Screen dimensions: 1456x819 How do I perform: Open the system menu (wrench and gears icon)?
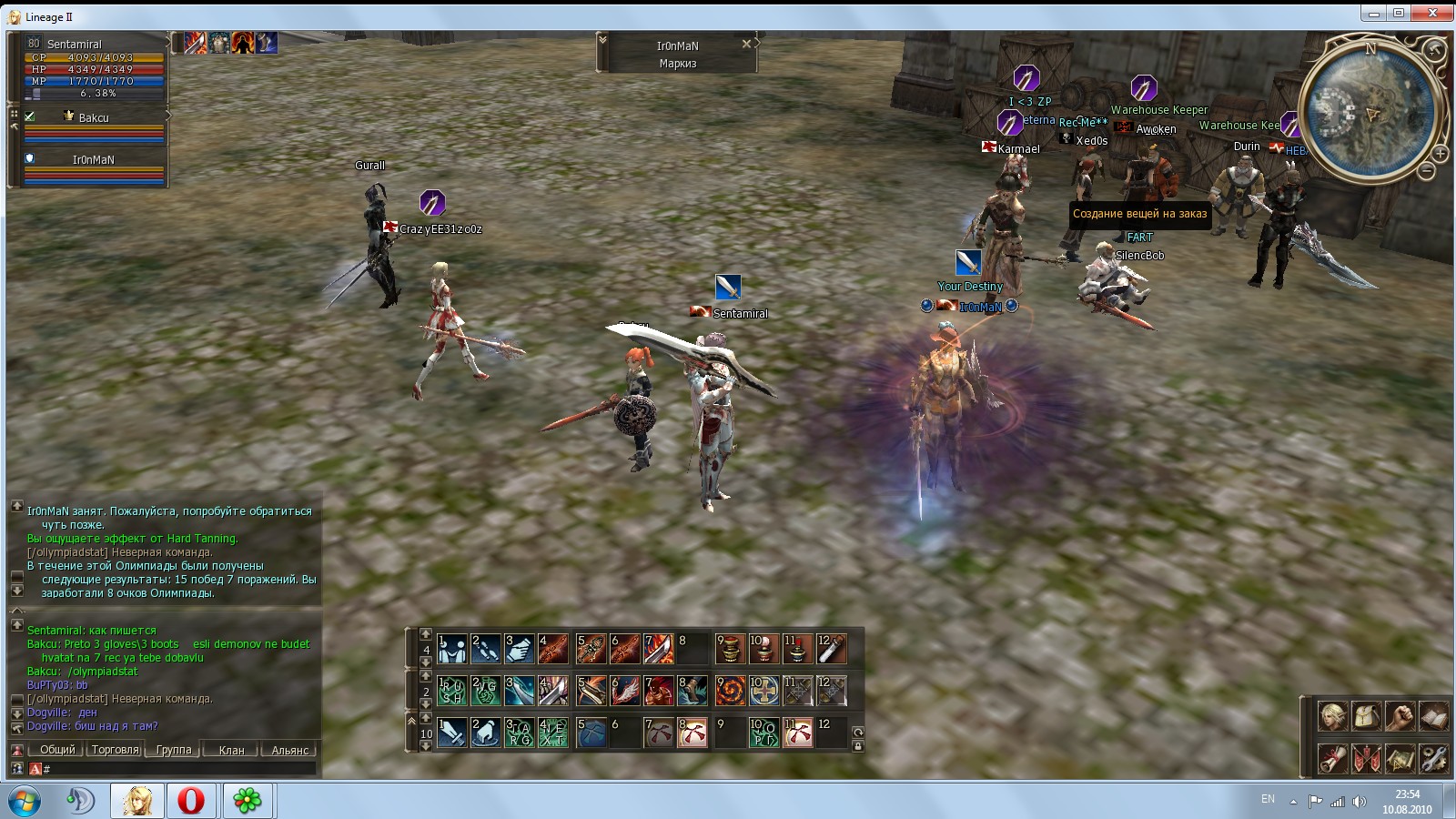pos(1433,757)
